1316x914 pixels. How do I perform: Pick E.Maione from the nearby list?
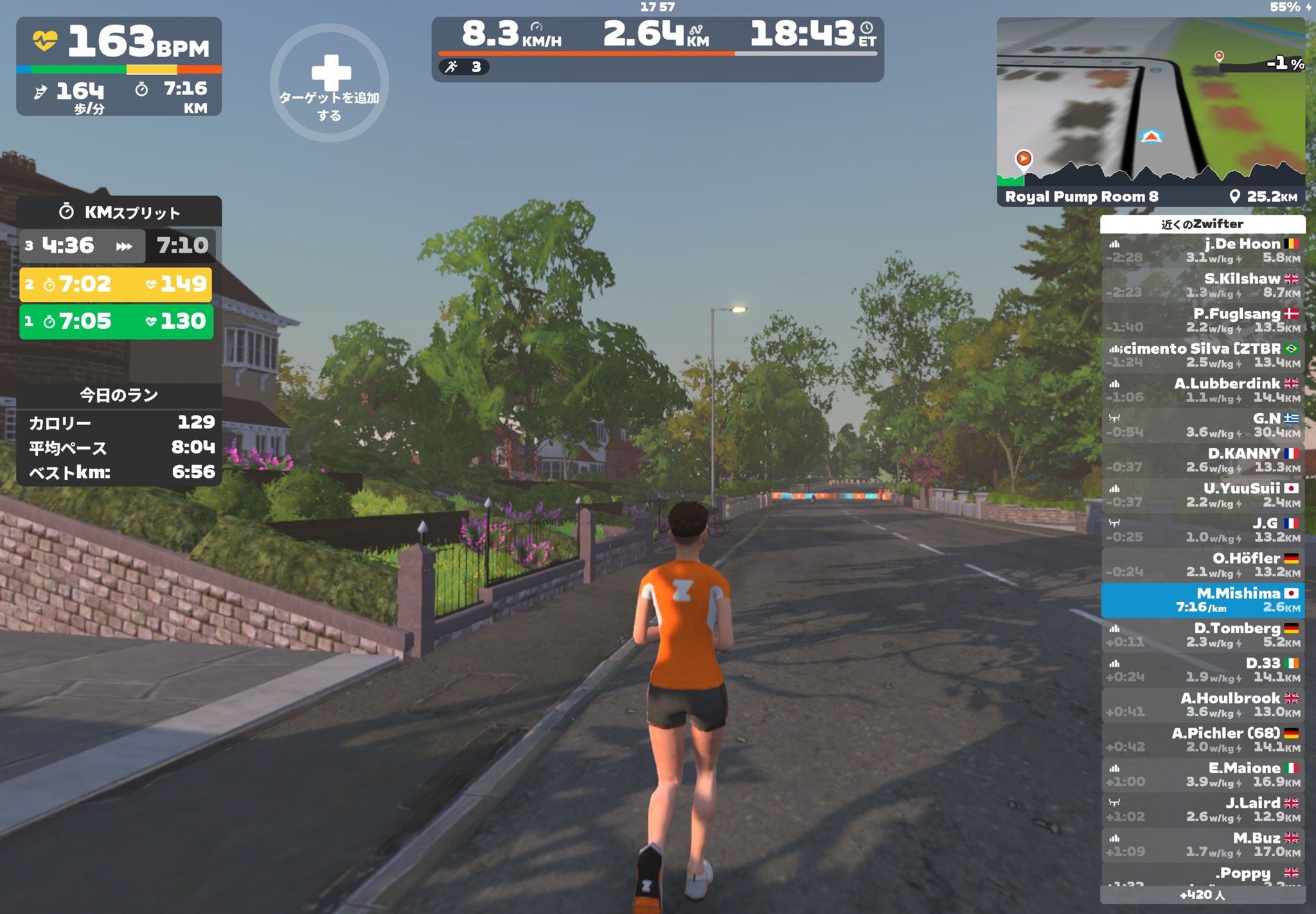[x=1202, y=775]
